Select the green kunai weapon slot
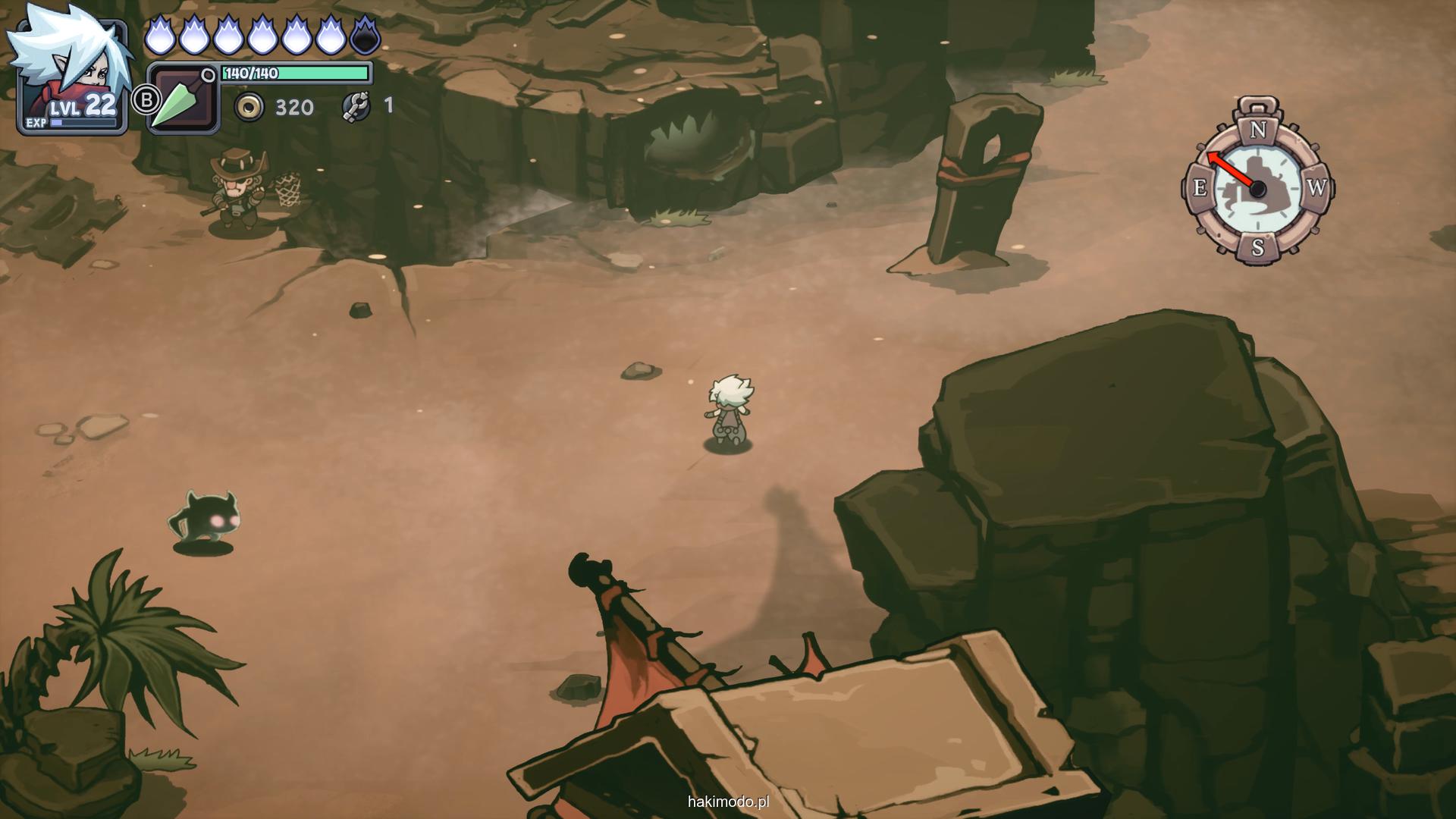Viewport: 1456px width, 819px height. (x=183, y=99)
